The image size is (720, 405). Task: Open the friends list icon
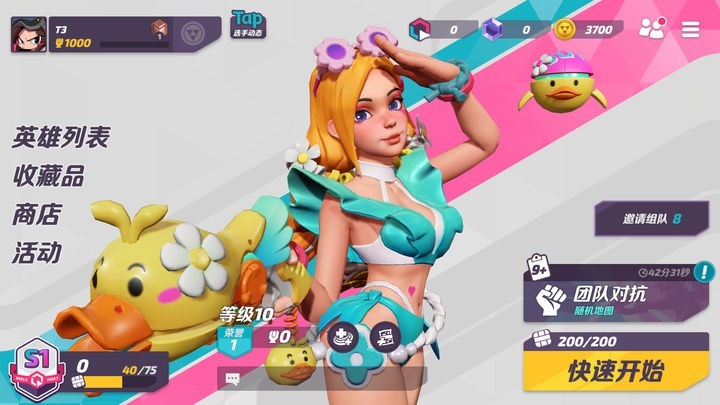[x=652, y=29]
